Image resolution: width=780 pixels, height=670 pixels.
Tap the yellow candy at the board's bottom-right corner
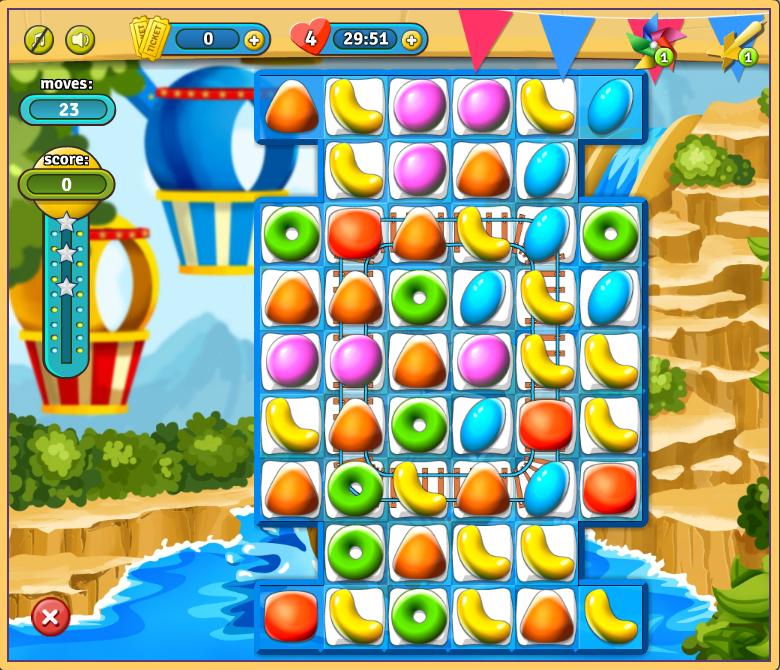coord(610,615)
